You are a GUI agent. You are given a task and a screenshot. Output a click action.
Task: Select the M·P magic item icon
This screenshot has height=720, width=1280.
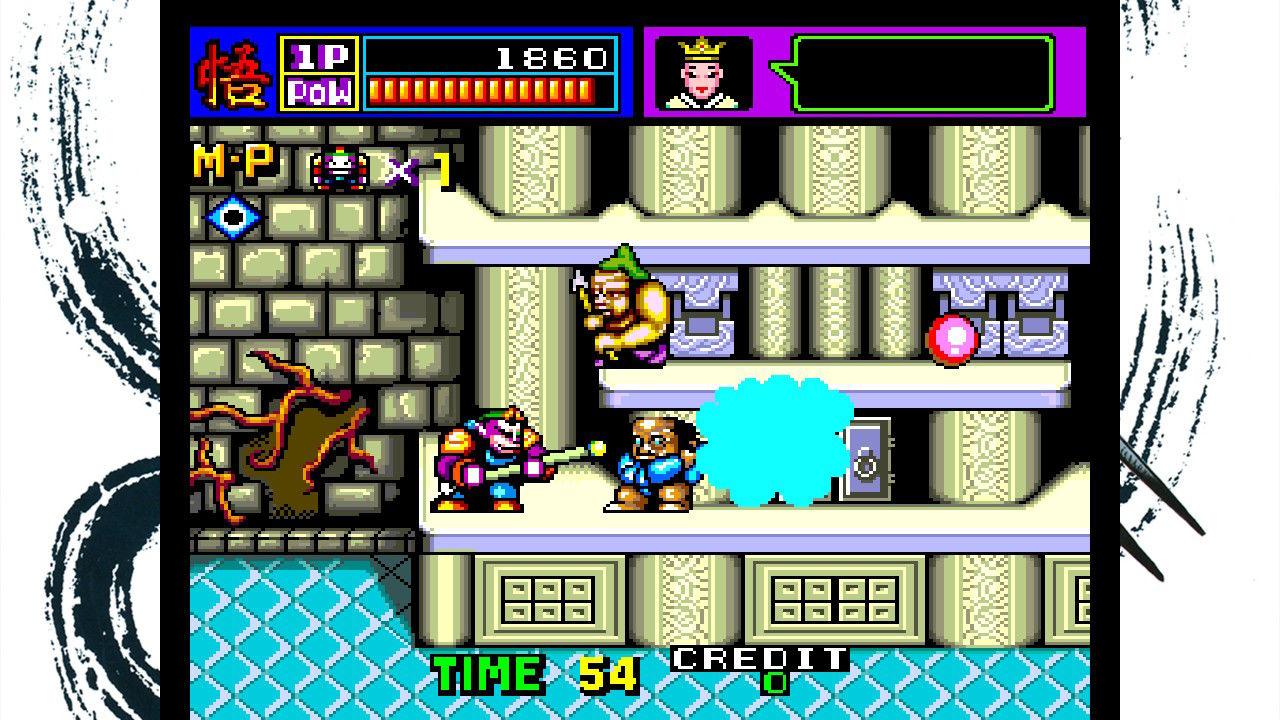click(340, 168)
